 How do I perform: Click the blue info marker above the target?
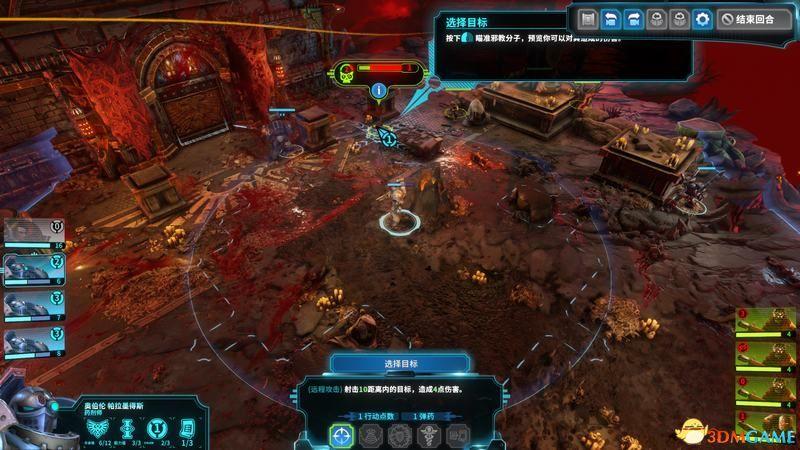(379, 92)
